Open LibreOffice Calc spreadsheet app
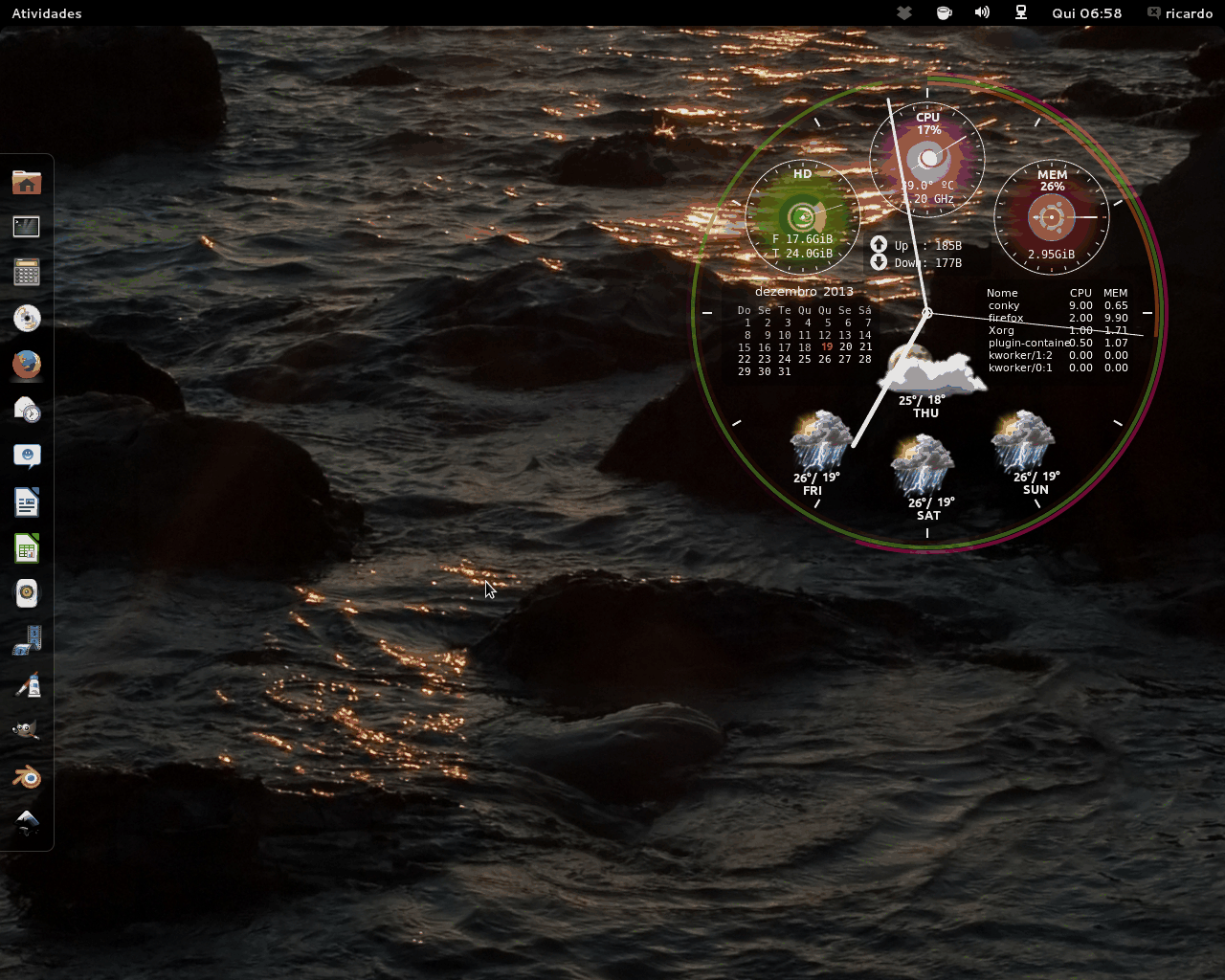The height and width of the screenshot is (980, 1225). (x=26, y=547)
